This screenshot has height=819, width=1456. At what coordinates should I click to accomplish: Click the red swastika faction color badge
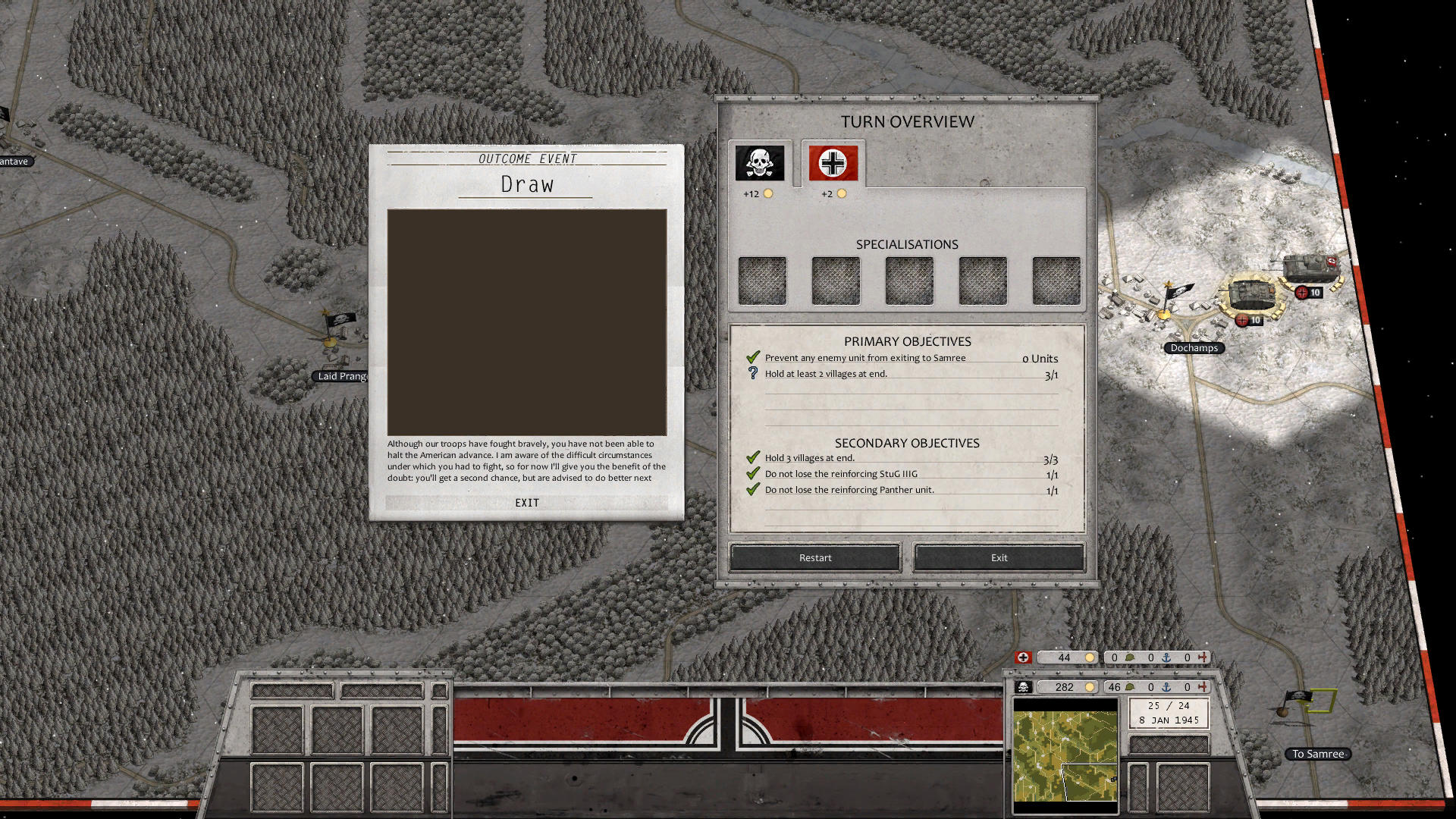tap(1022, 657)
